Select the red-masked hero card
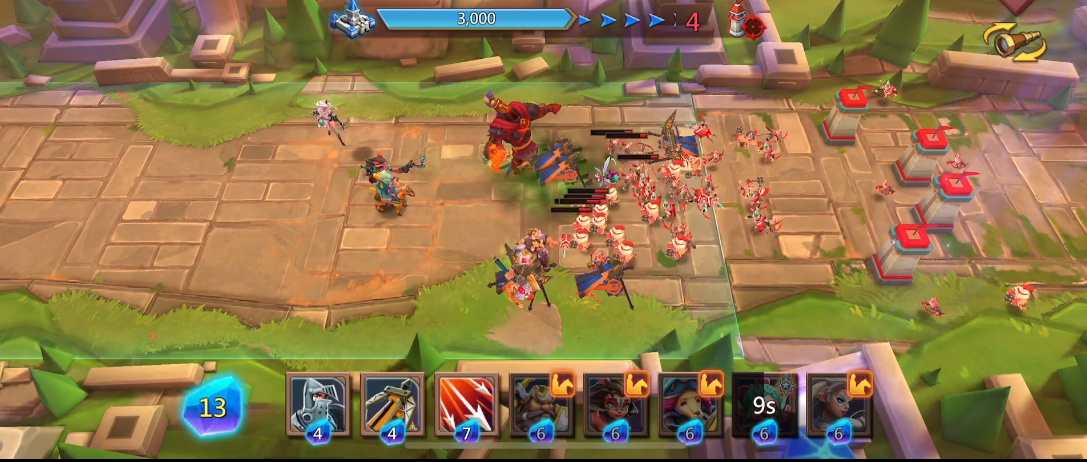This screenshot has height=462, width=1087. tap(615, 405)
